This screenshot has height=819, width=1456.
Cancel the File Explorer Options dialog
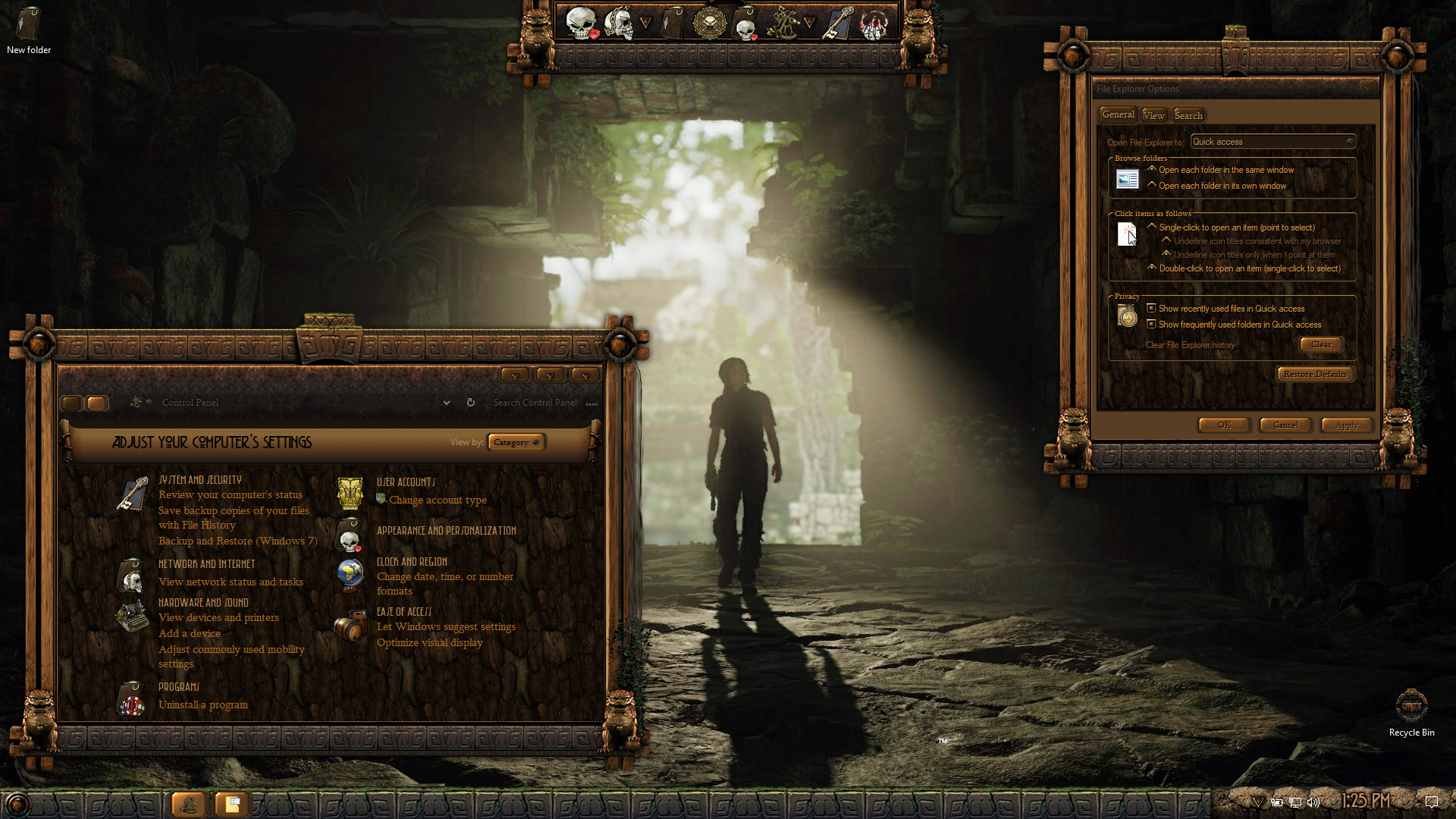point(1285,425)
